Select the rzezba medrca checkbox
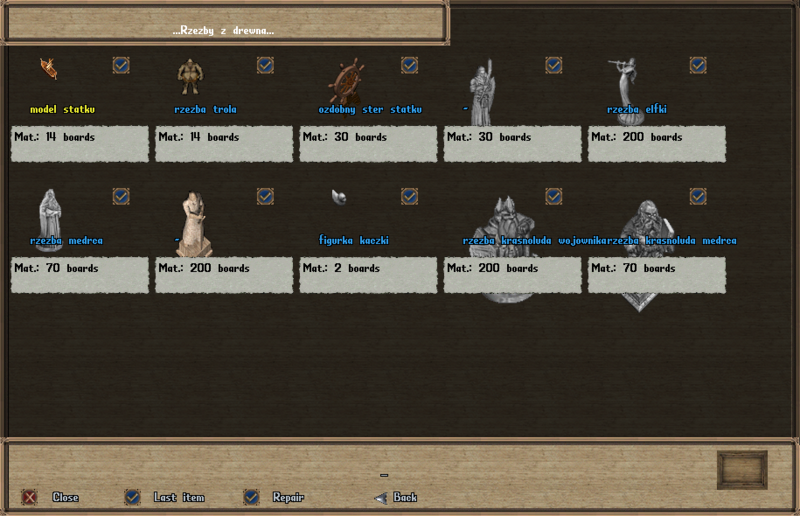This screenshot has height=516, width=800. point(121,196)
